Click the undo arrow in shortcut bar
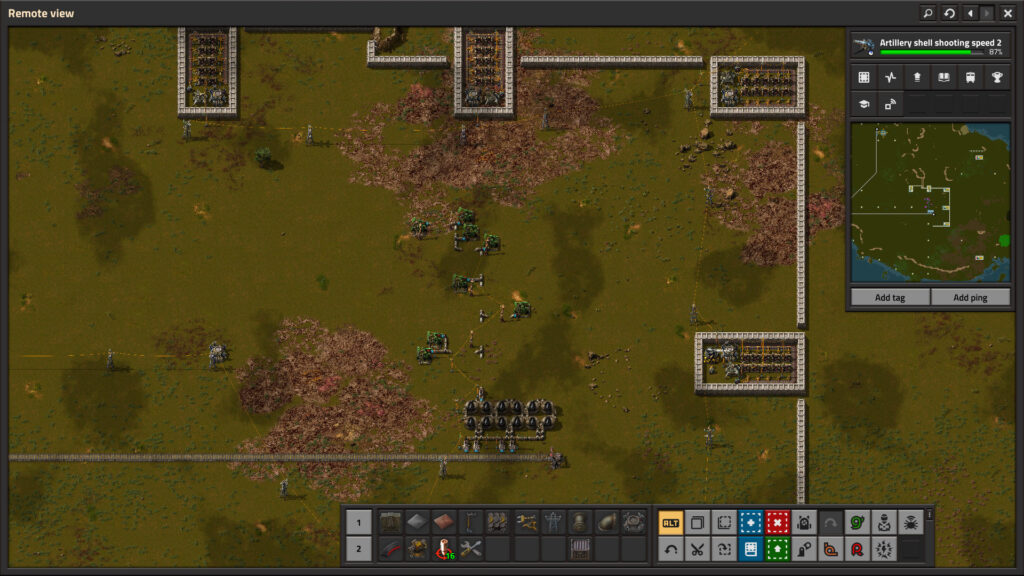 pos(670,548)
